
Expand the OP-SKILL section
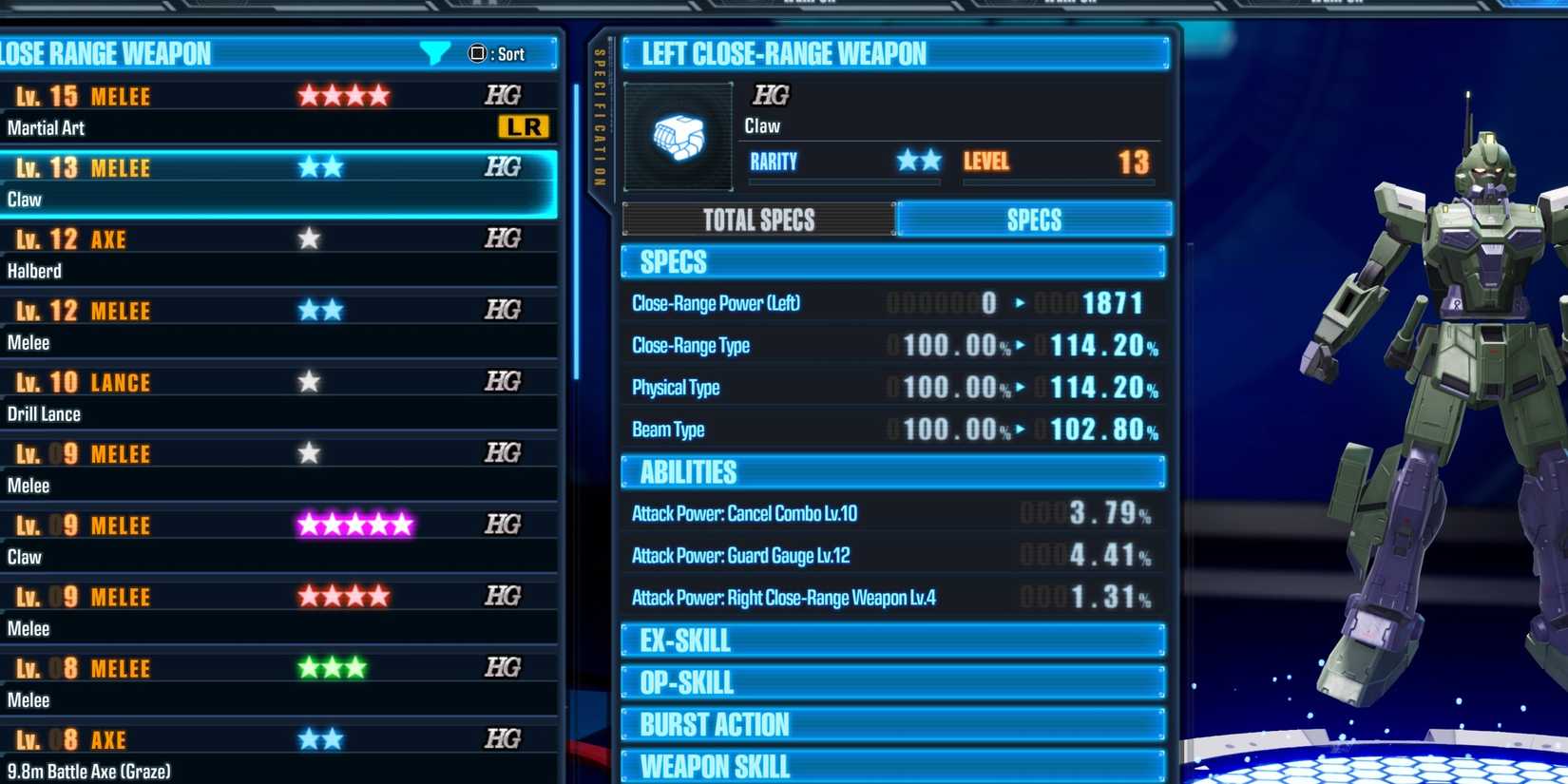pyautogui.click(x=893, y=681)
